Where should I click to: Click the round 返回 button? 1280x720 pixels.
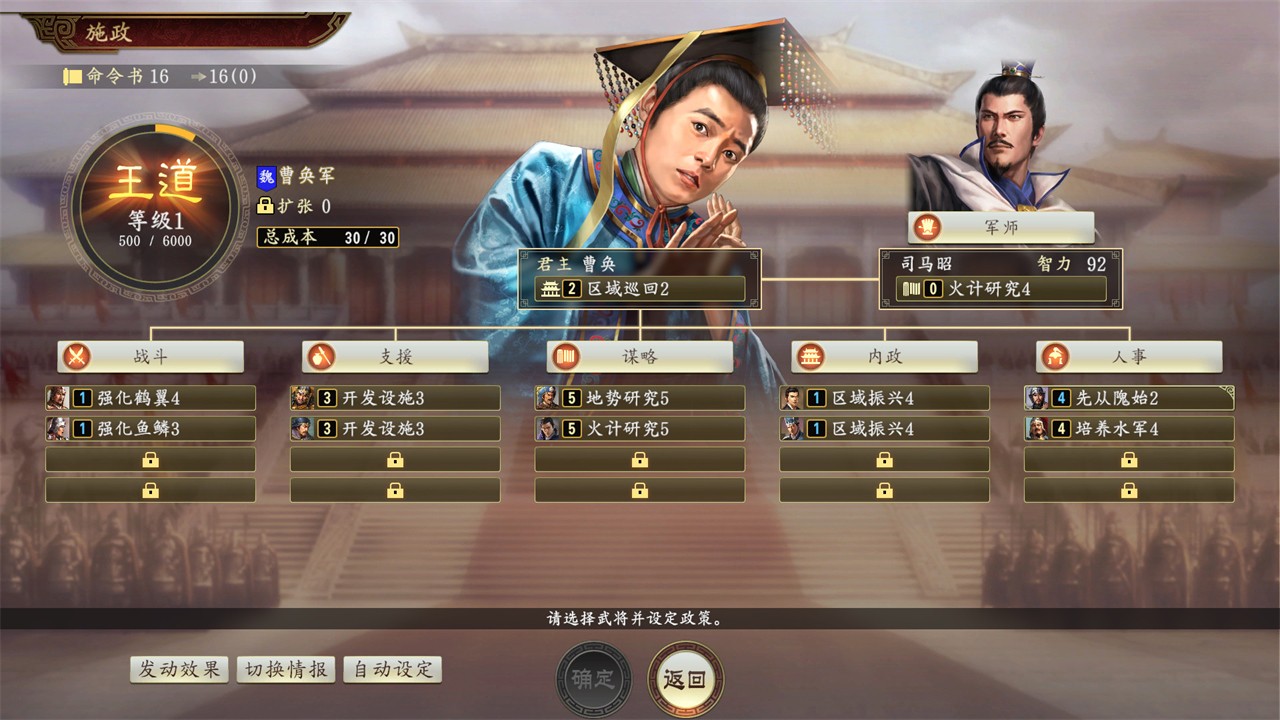tap(685, 679)
